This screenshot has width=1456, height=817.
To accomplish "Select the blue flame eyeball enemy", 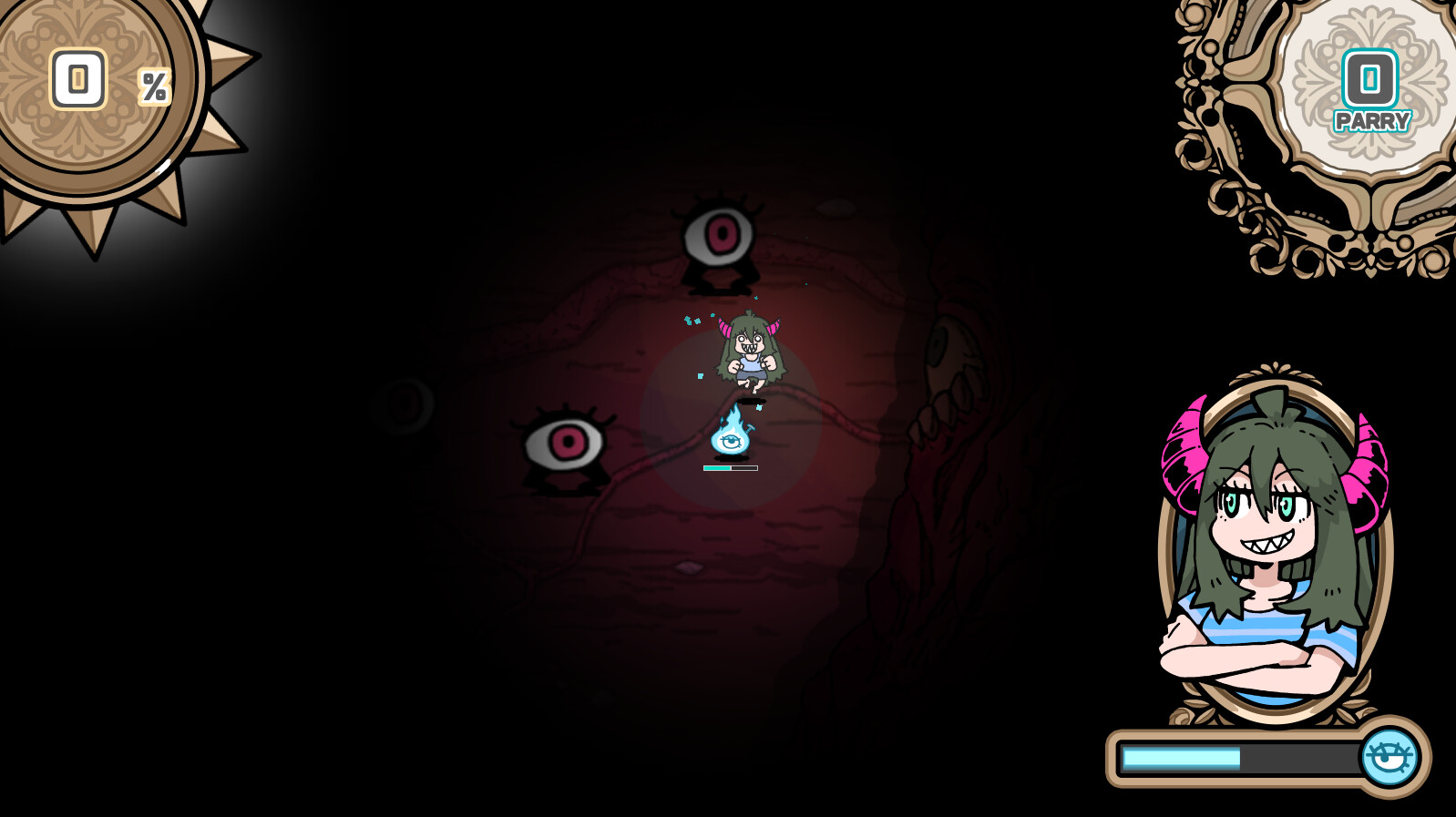I will [x=729, y=440].
